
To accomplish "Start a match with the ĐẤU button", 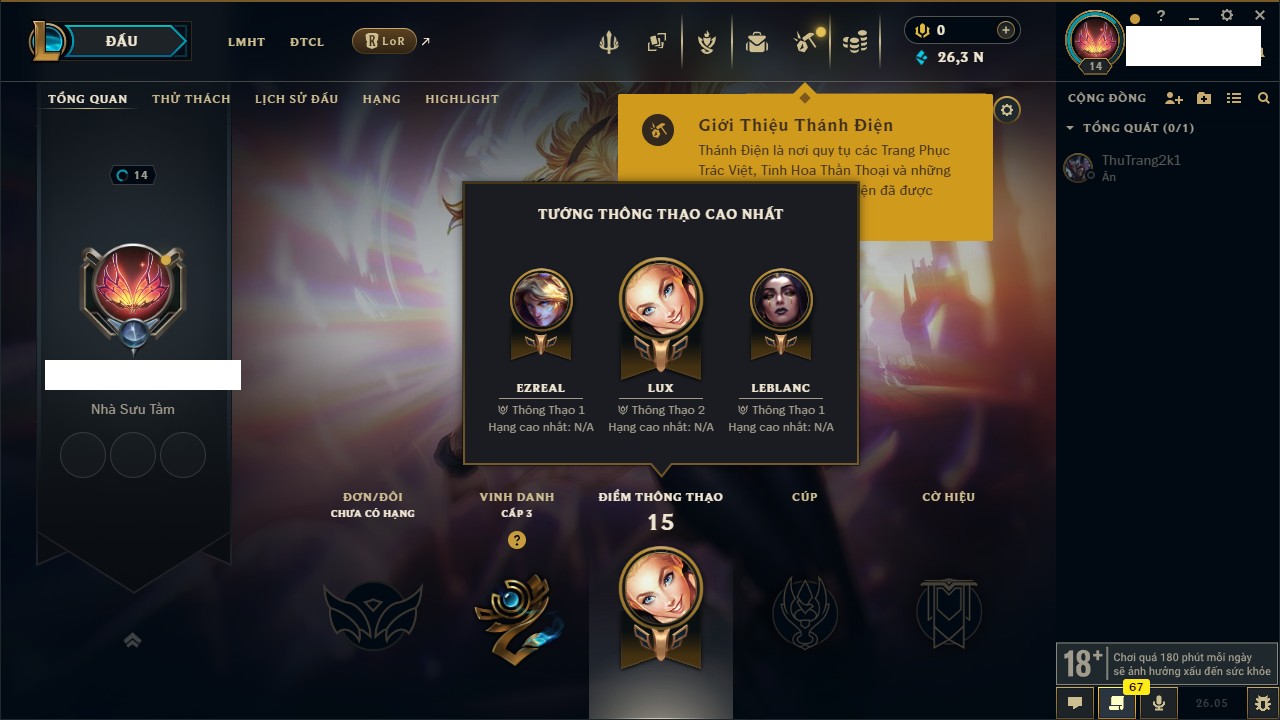I will pyautogui.click(x=121, y=41).
